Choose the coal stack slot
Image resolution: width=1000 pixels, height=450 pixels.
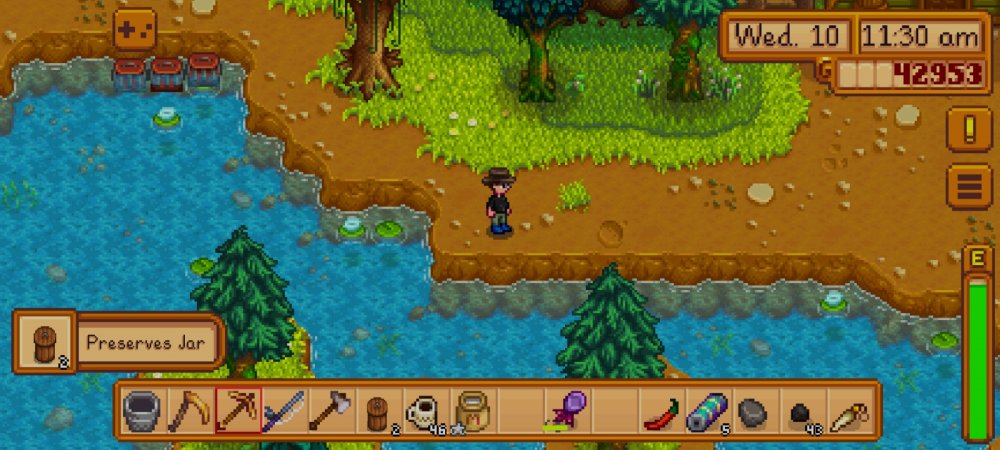(800, 410)
